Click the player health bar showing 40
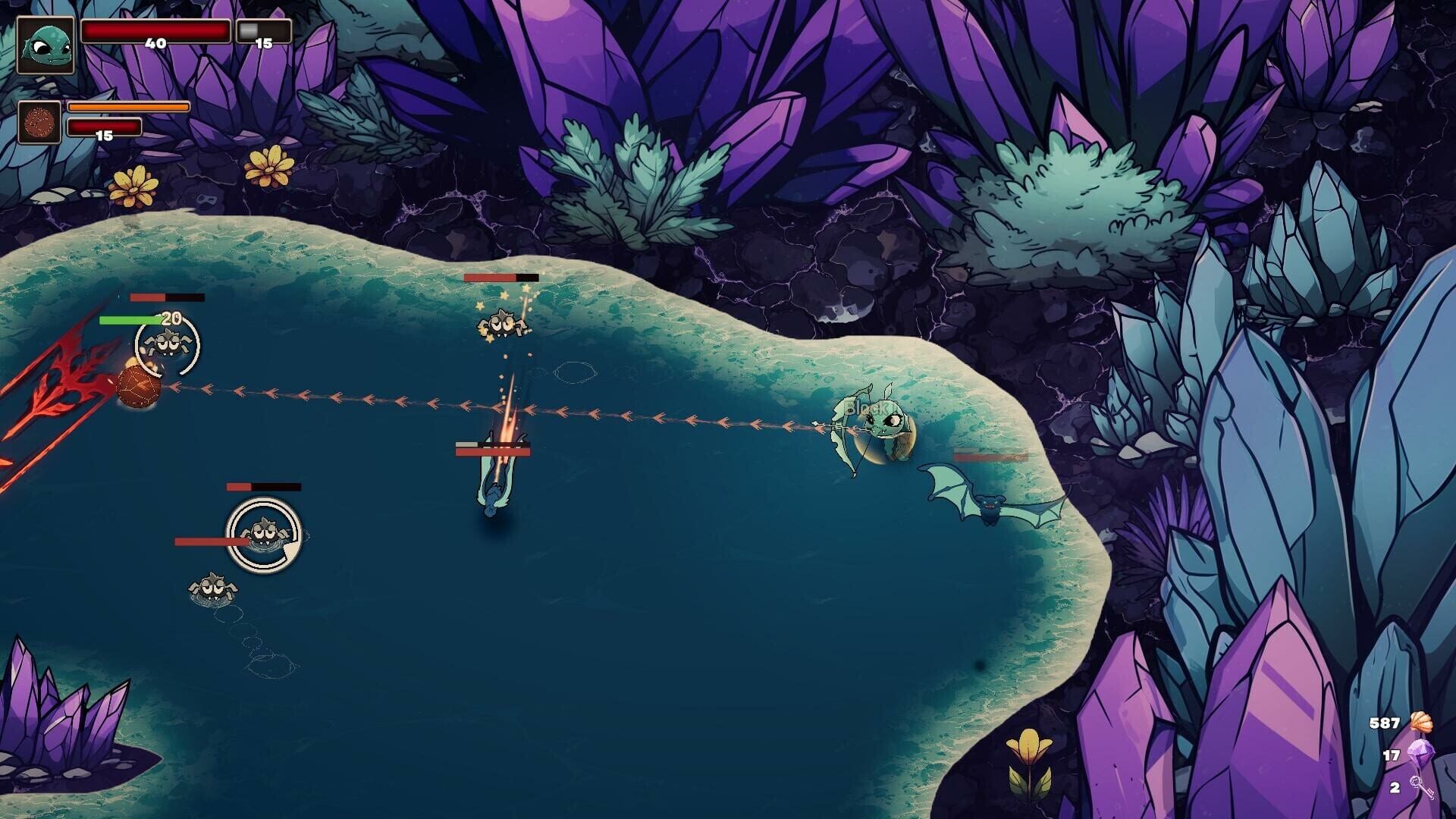Screen dimensions: 1456x819 click(x=154, y=30)
